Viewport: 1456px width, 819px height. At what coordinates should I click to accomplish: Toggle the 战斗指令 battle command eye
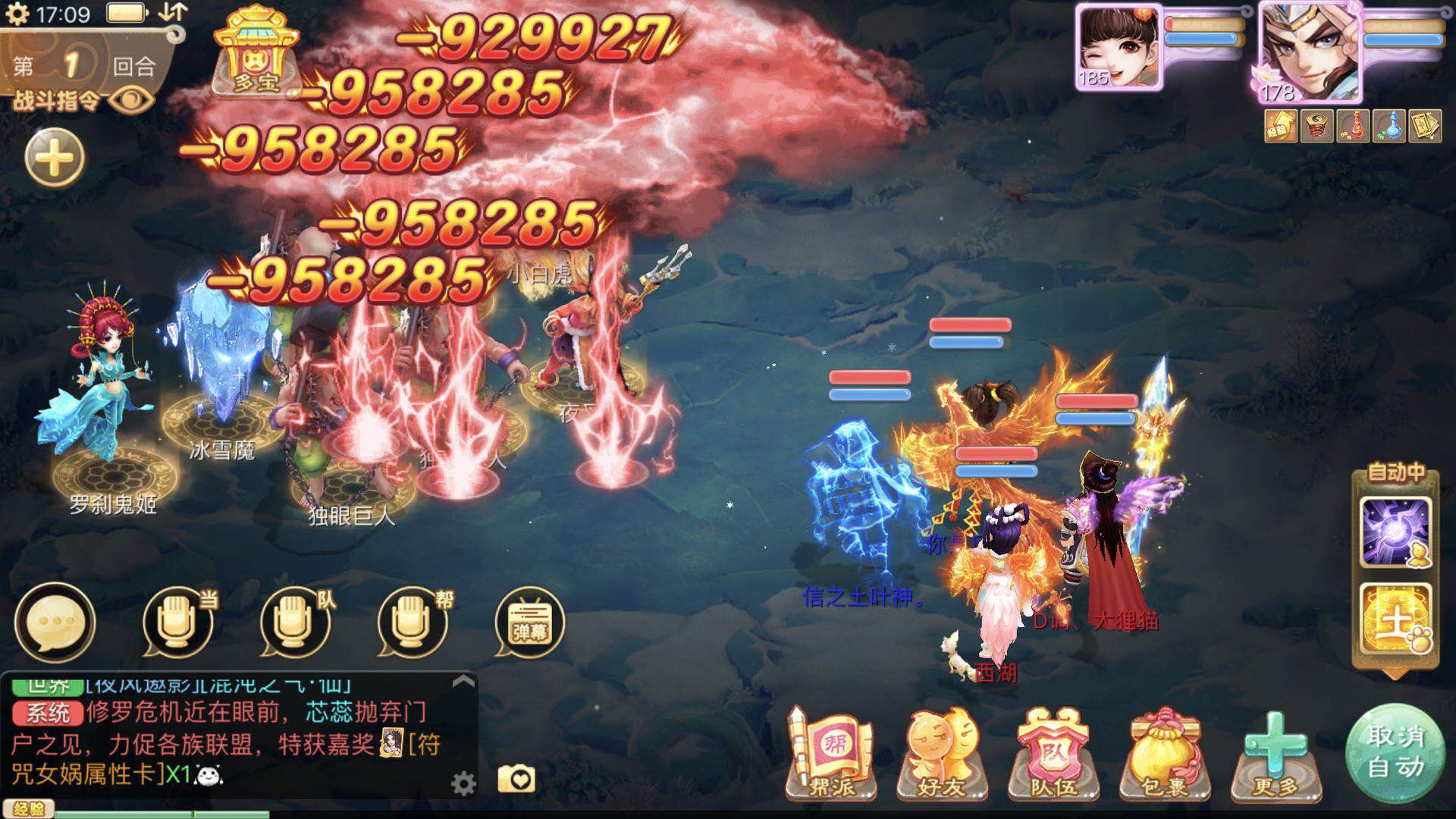[133, 99]
